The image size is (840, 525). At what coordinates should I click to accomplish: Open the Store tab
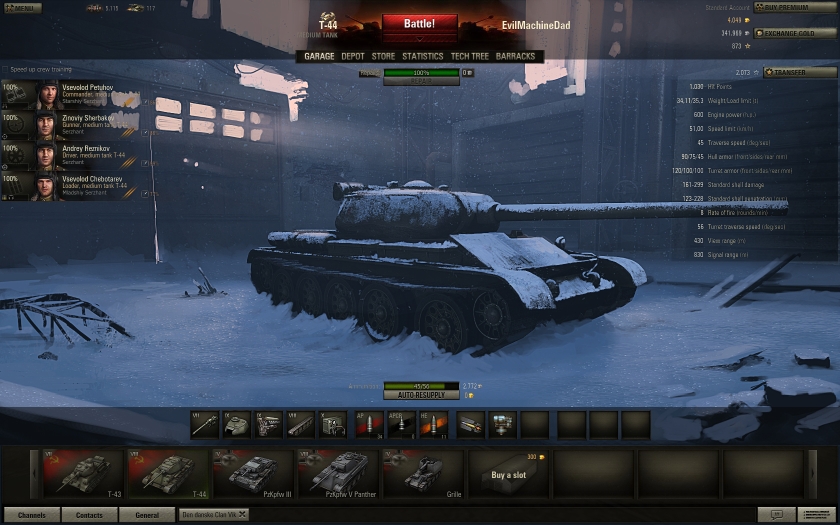383,57
